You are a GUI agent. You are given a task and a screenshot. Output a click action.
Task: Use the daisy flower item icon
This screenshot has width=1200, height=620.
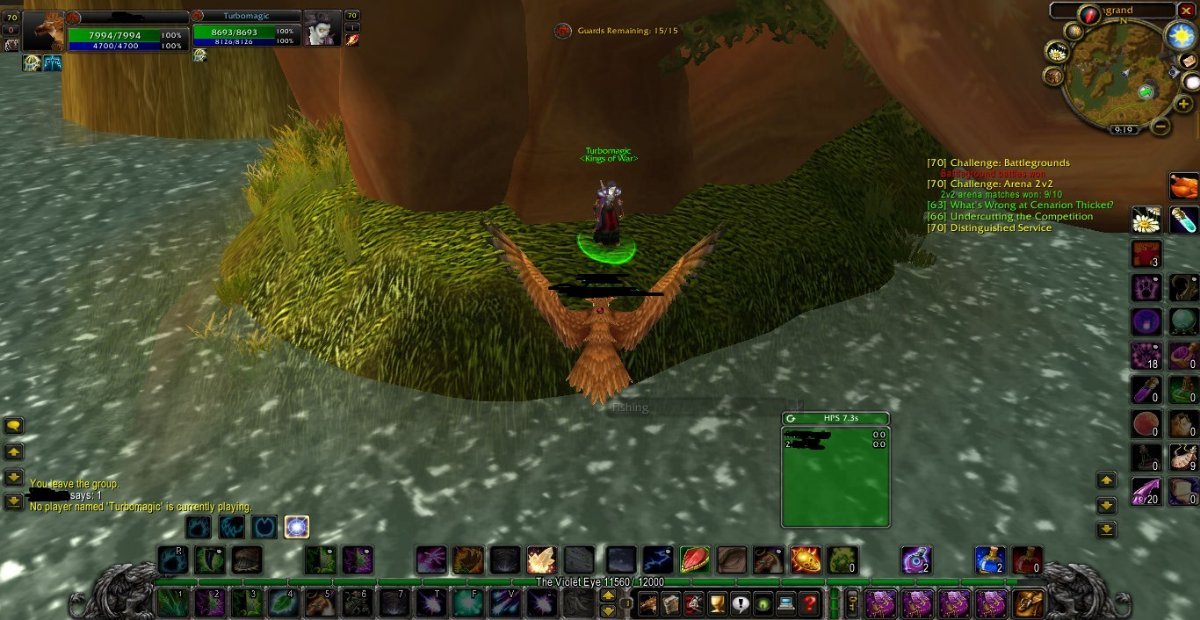1146,220
